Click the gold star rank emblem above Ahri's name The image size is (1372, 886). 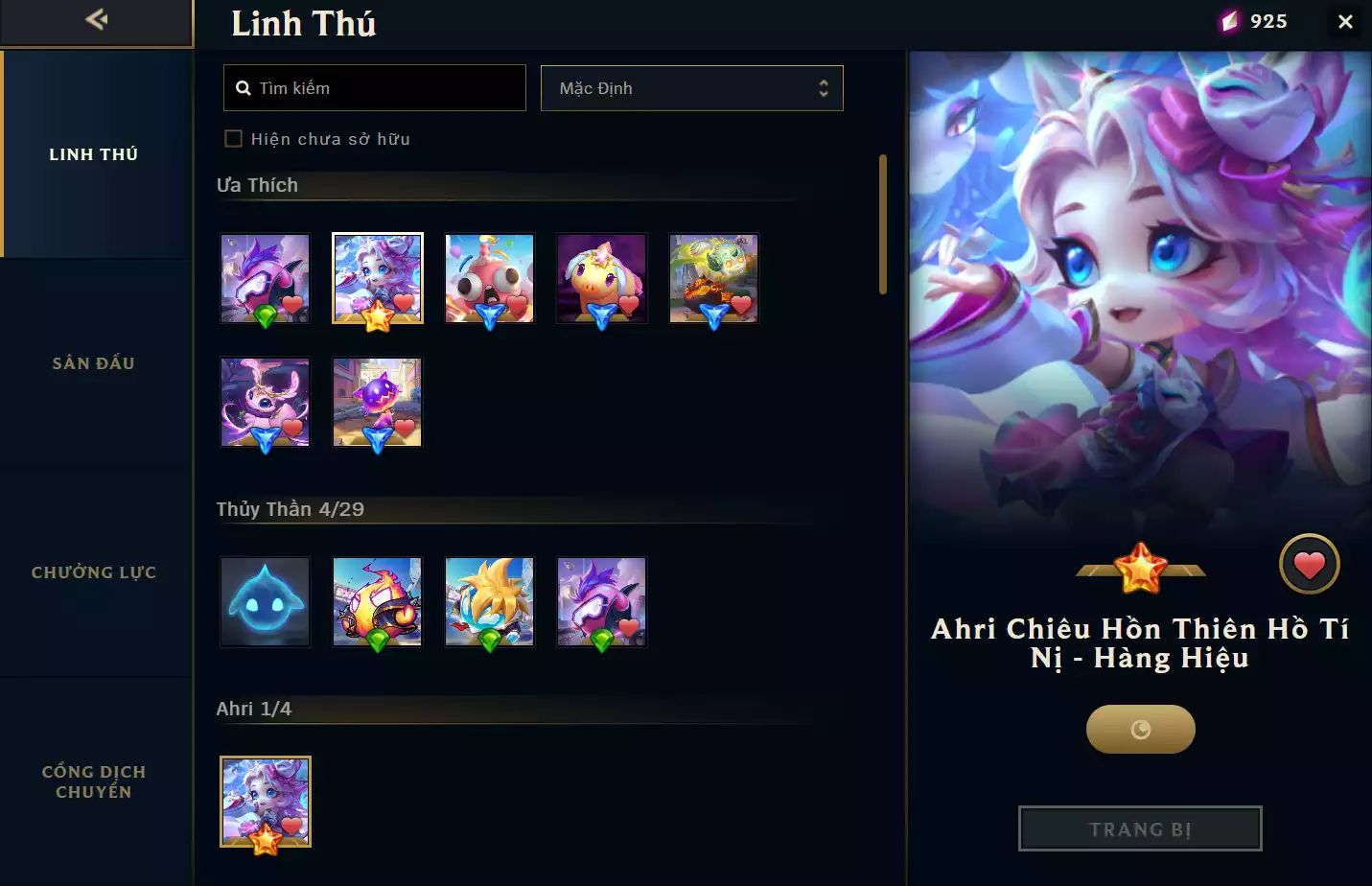1140,564
